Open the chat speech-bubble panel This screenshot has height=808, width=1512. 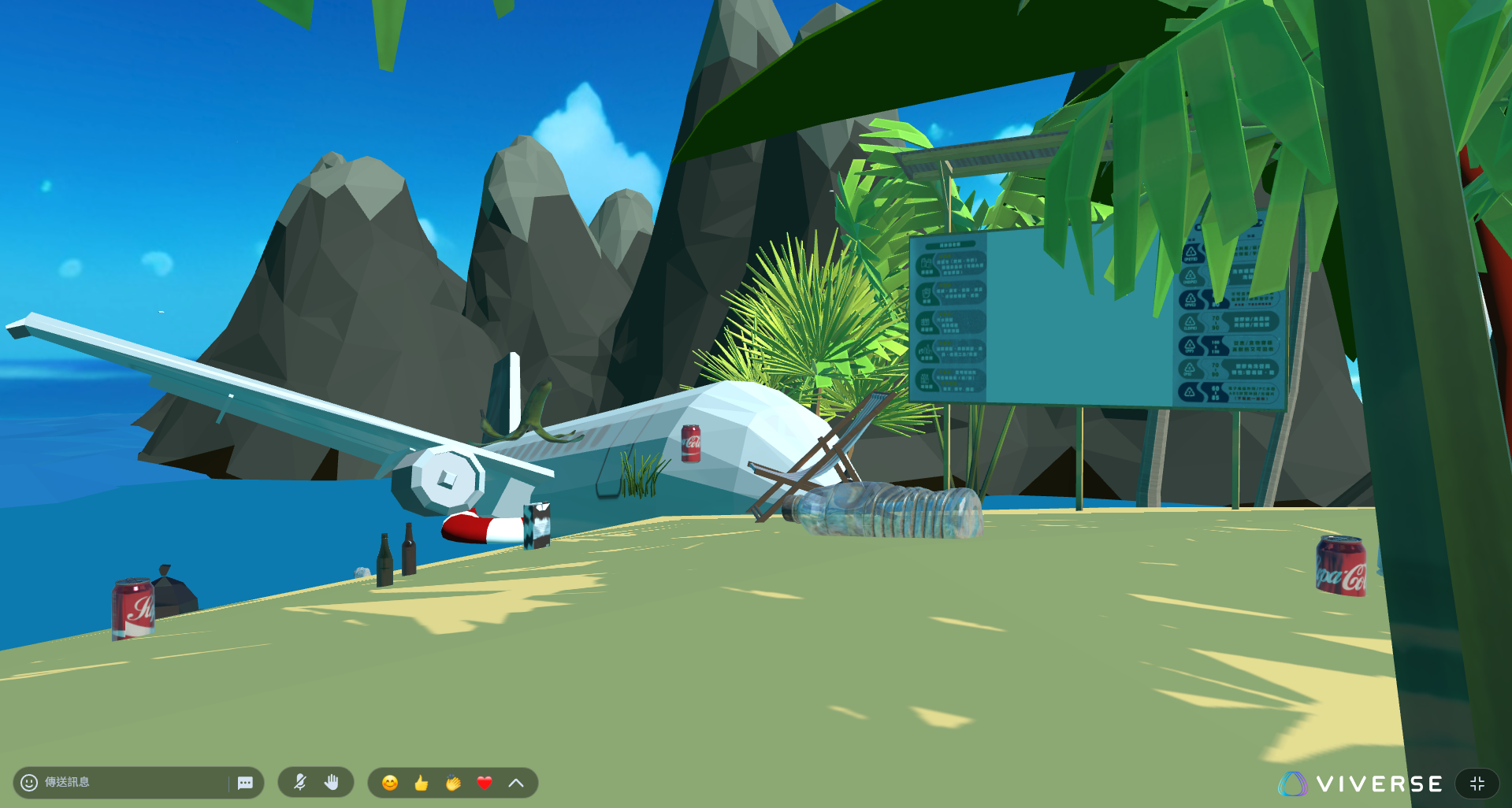click(245, 783)
